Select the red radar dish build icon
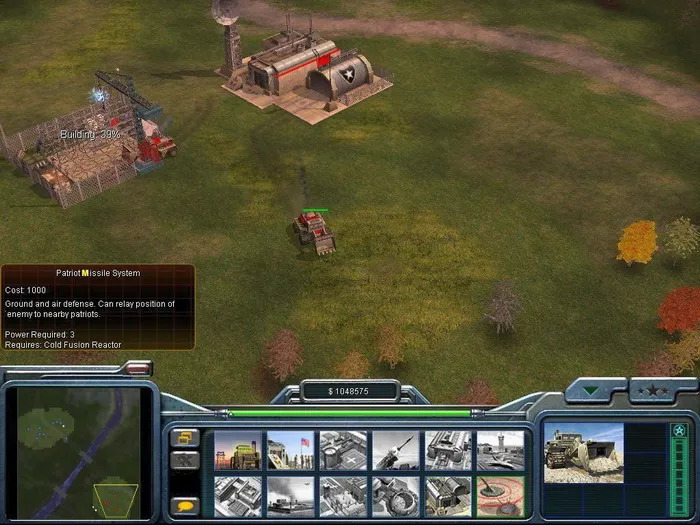The image size is (700, 525). tap(499, 495)
